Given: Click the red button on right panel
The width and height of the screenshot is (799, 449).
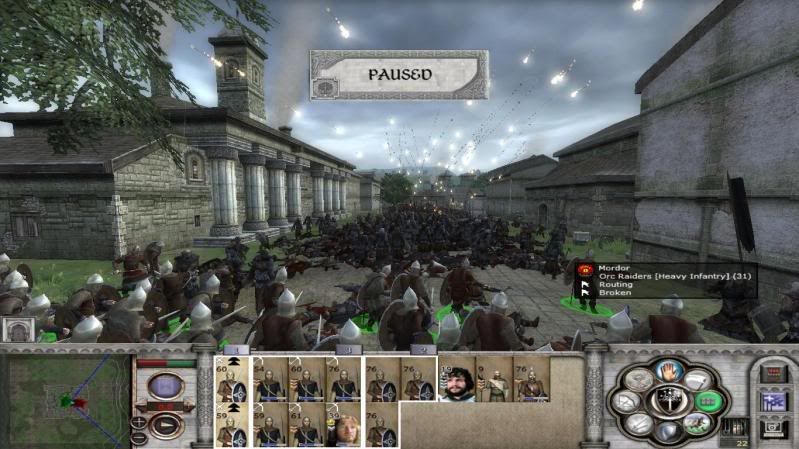Looking at the screenshot, I should click(772, 374).
